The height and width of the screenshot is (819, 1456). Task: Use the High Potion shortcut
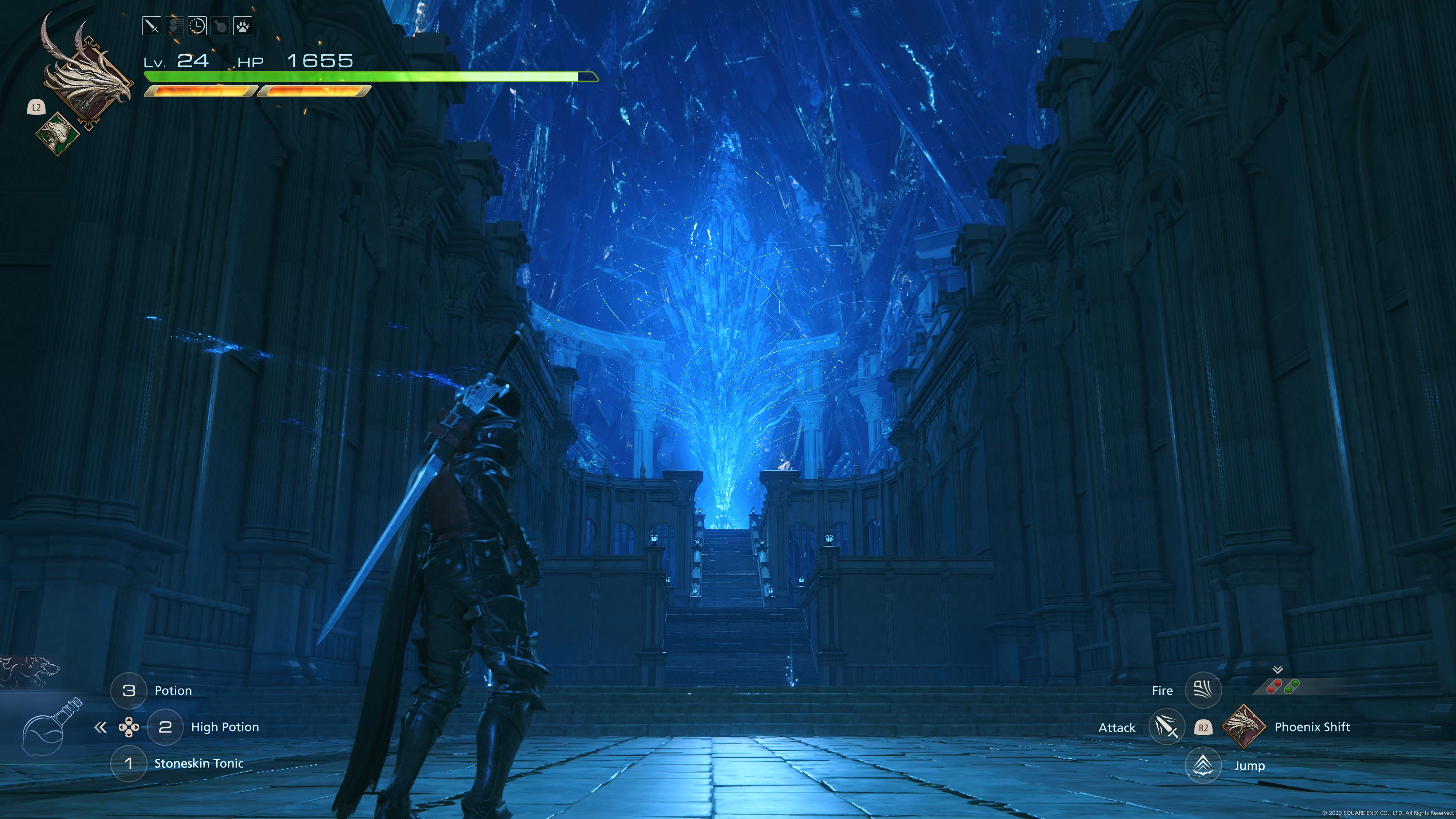pyautogui.click(x=165, y=727)
